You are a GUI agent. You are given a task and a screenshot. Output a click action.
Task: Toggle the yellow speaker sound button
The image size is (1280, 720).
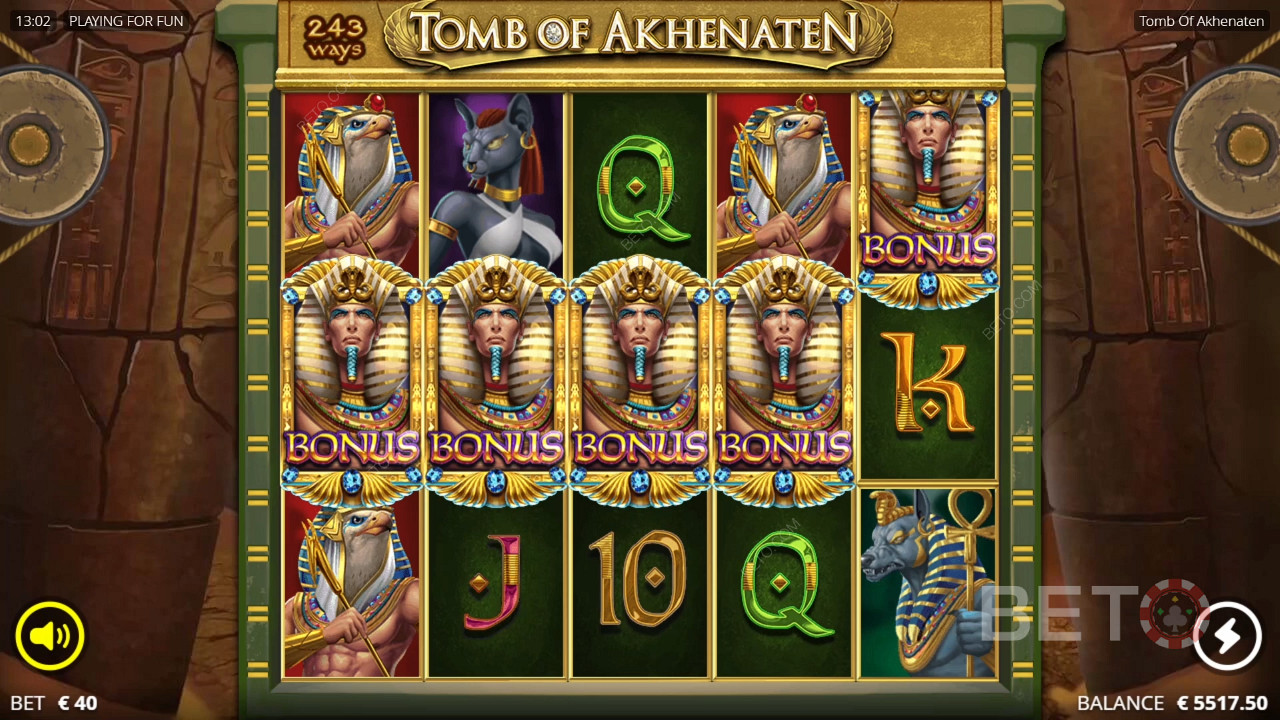click(x=49, y=635)
